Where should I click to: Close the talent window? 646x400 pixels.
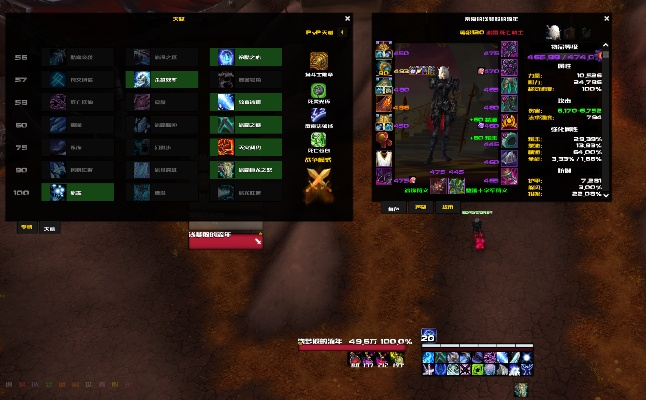click(x=347, y=18)
